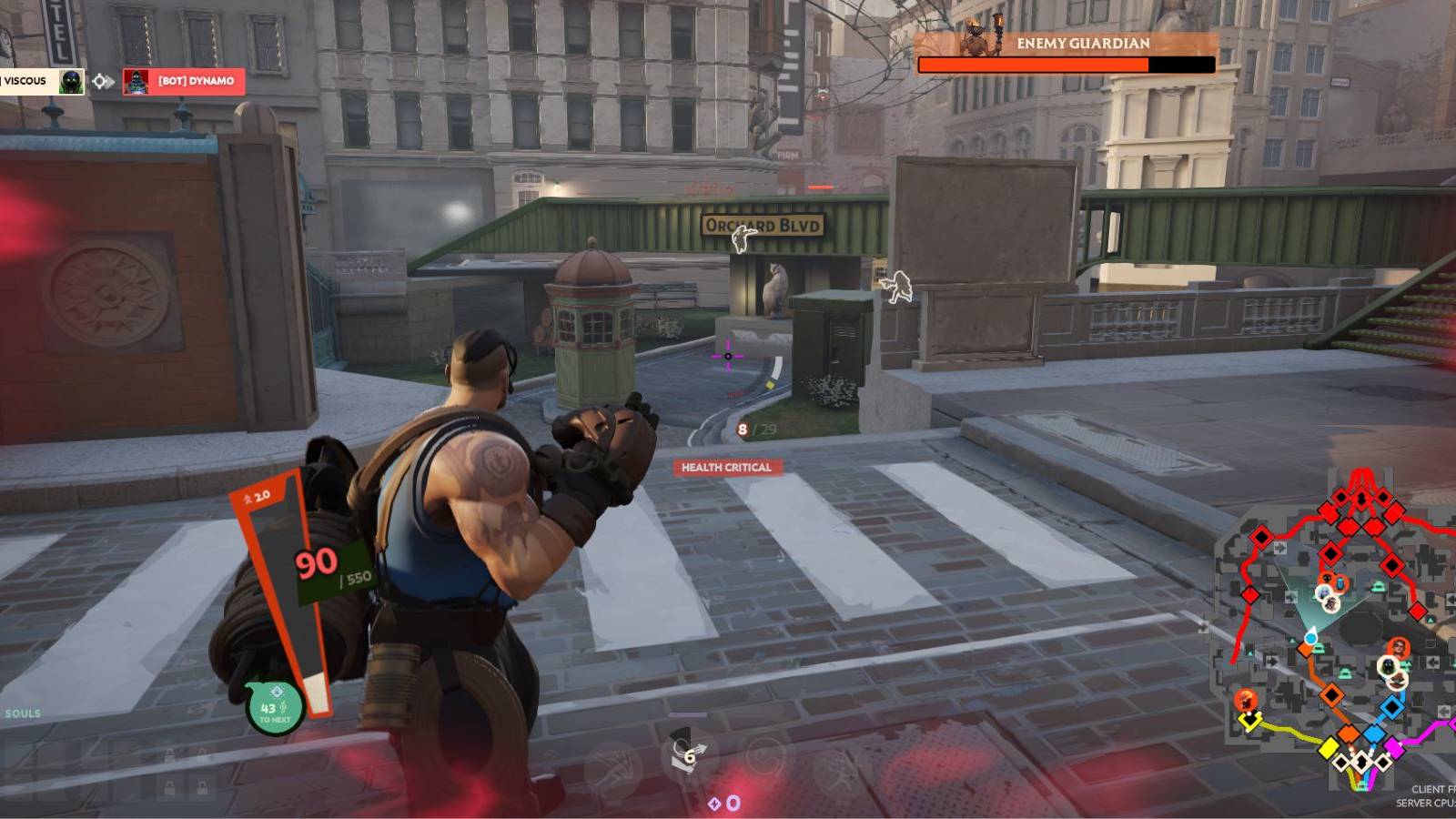Click the flex slot diamond icon near the souls counter
This screenshot has height=819, width=1456.
point(714,803)
